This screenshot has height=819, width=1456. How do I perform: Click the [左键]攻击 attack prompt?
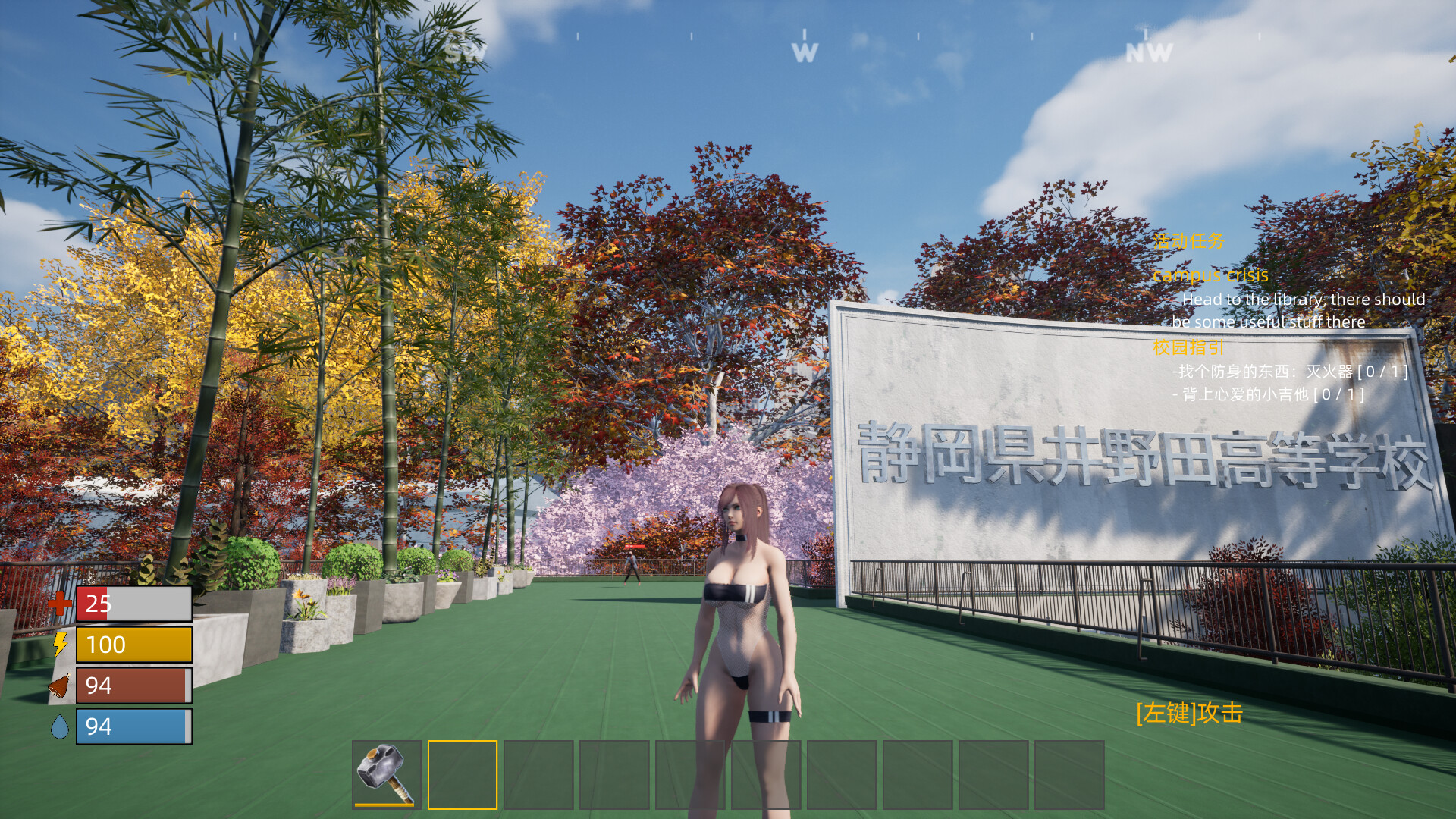1191,713
